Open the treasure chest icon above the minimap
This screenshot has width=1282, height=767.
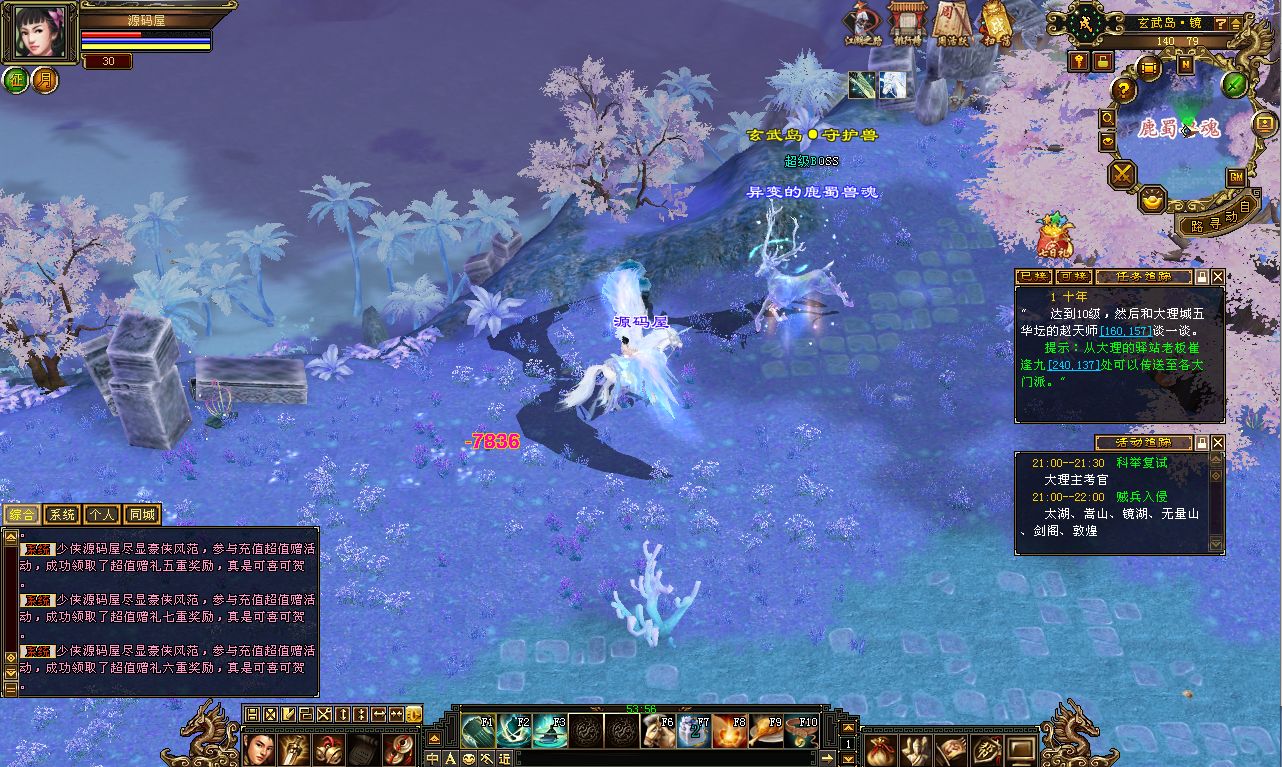[1148, 68]
